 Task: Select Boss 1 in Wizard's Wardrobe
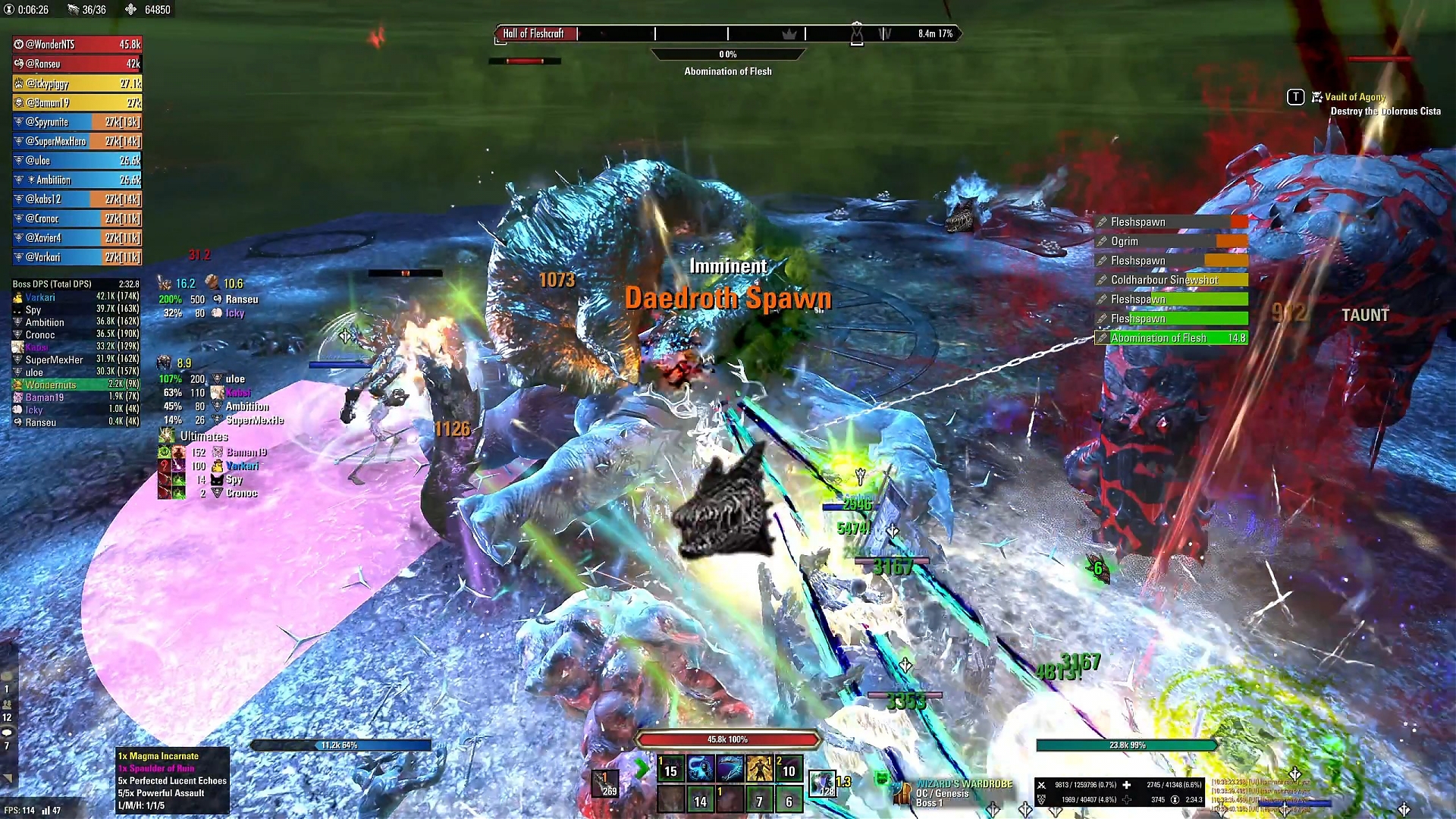[930, 802]
